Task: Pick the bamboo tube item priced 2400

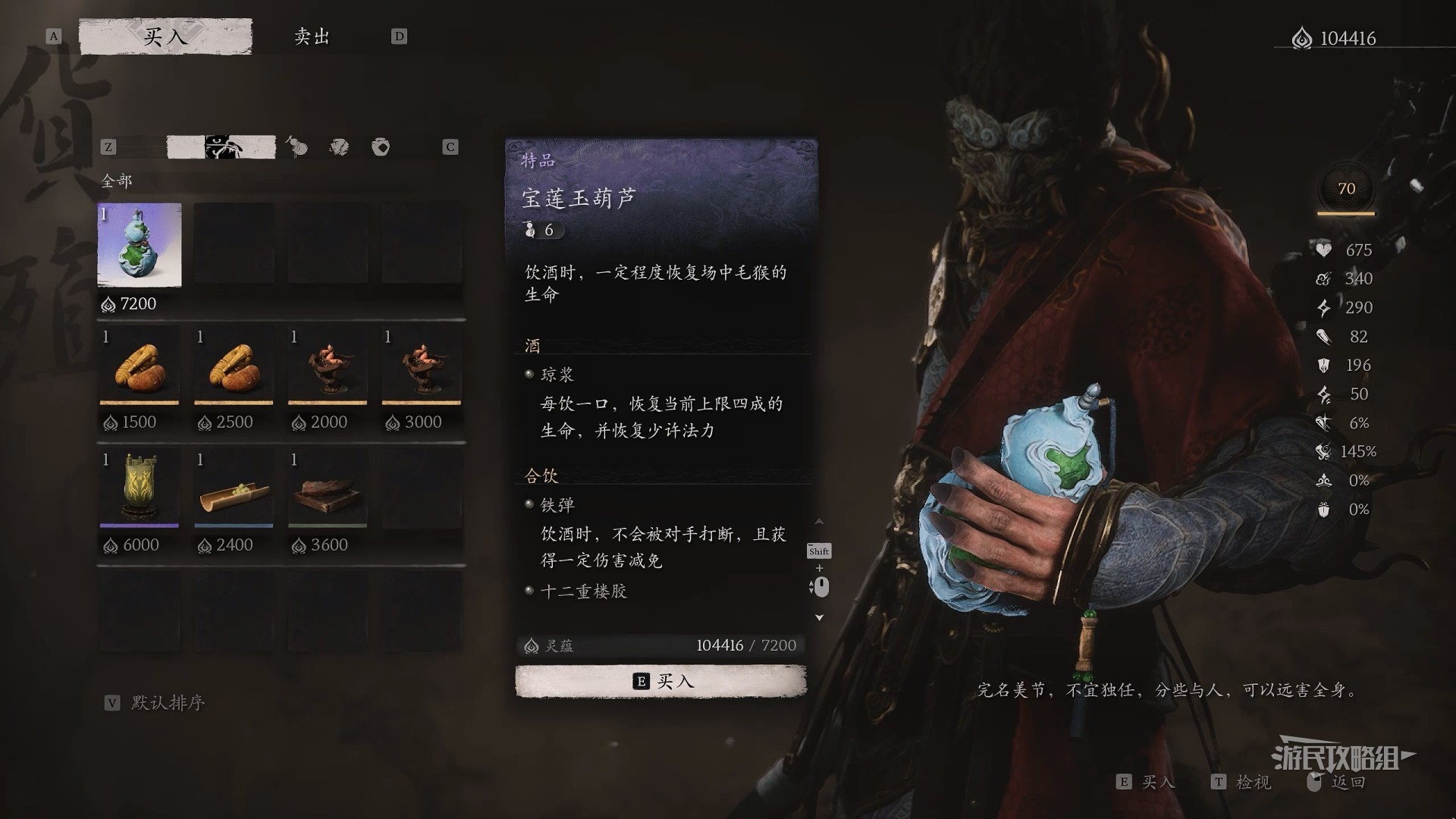Action: click(x=234, y=489)
